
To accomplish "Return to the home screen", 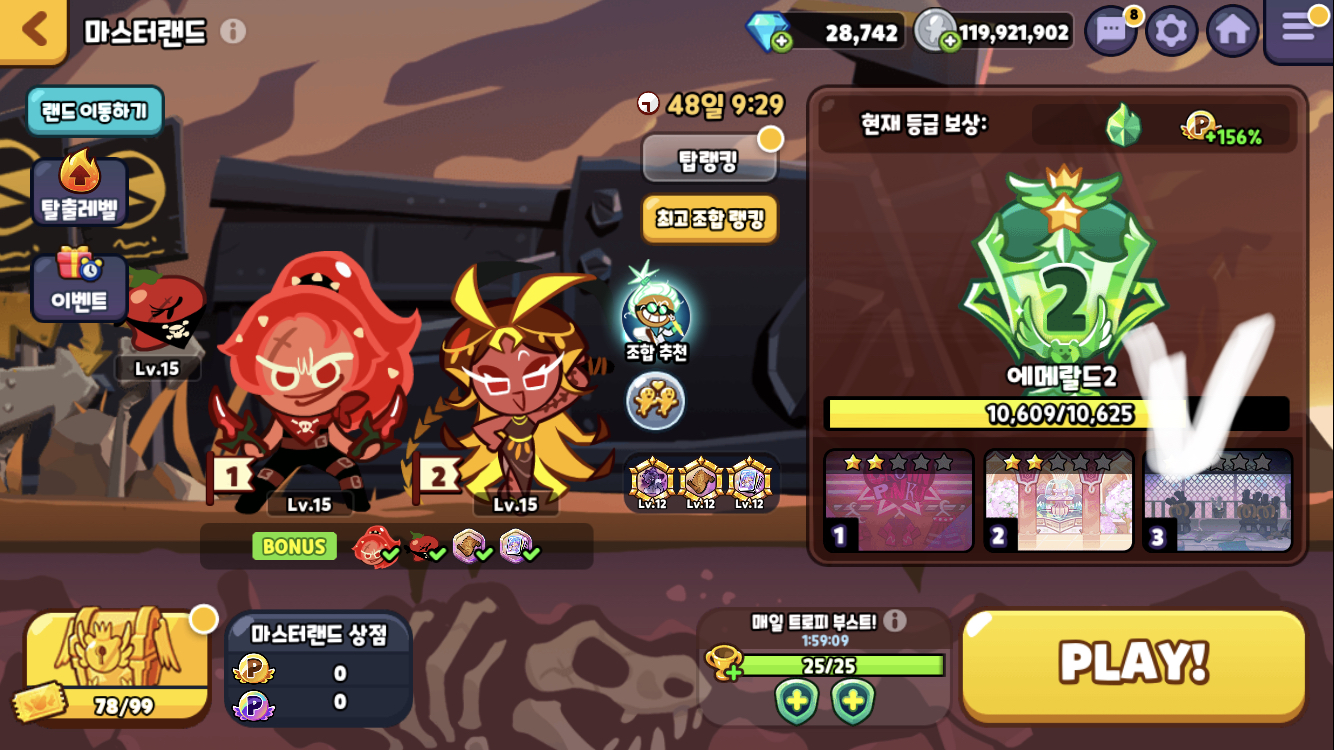I will click(x=1232, y=32).
